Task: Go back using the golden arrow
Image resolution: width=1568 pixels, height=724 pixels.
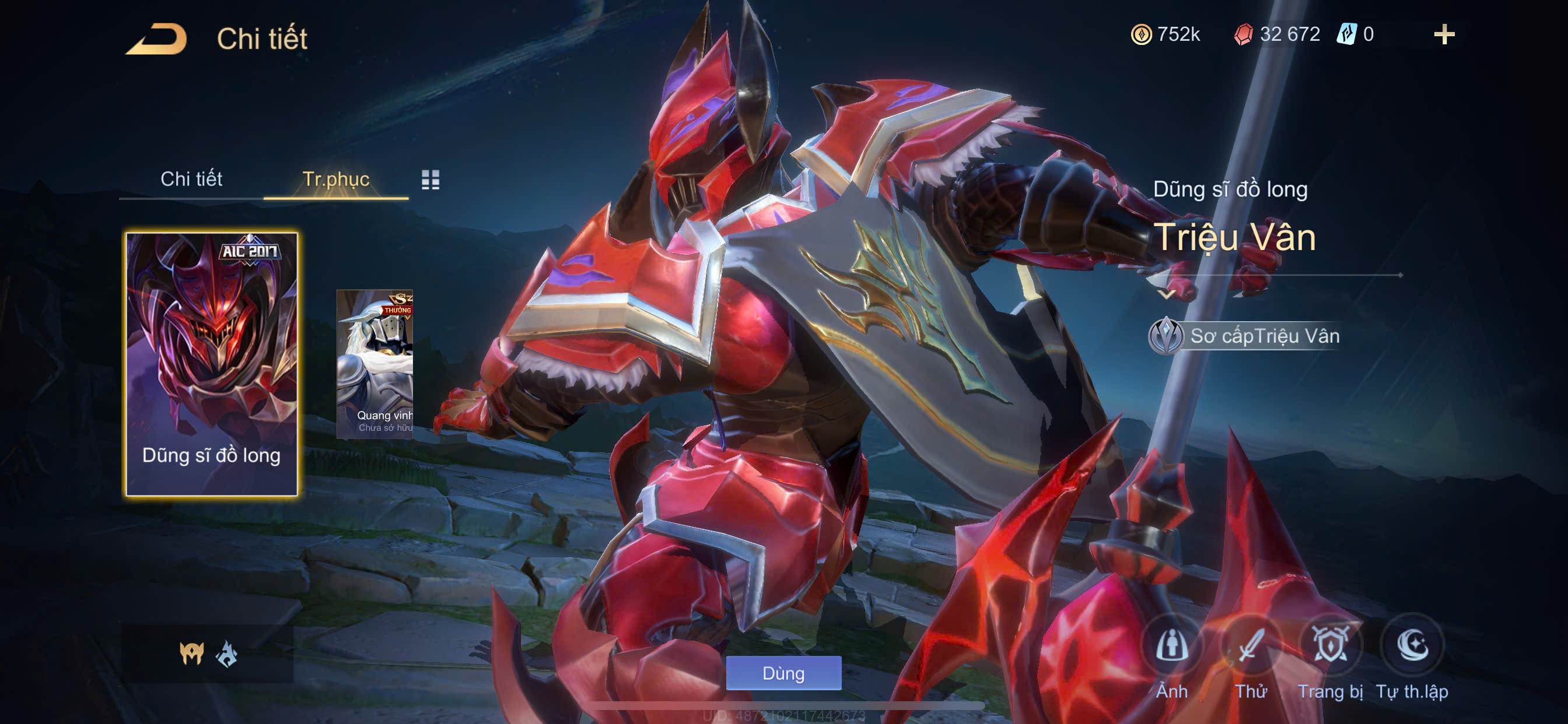Action: 157,39
